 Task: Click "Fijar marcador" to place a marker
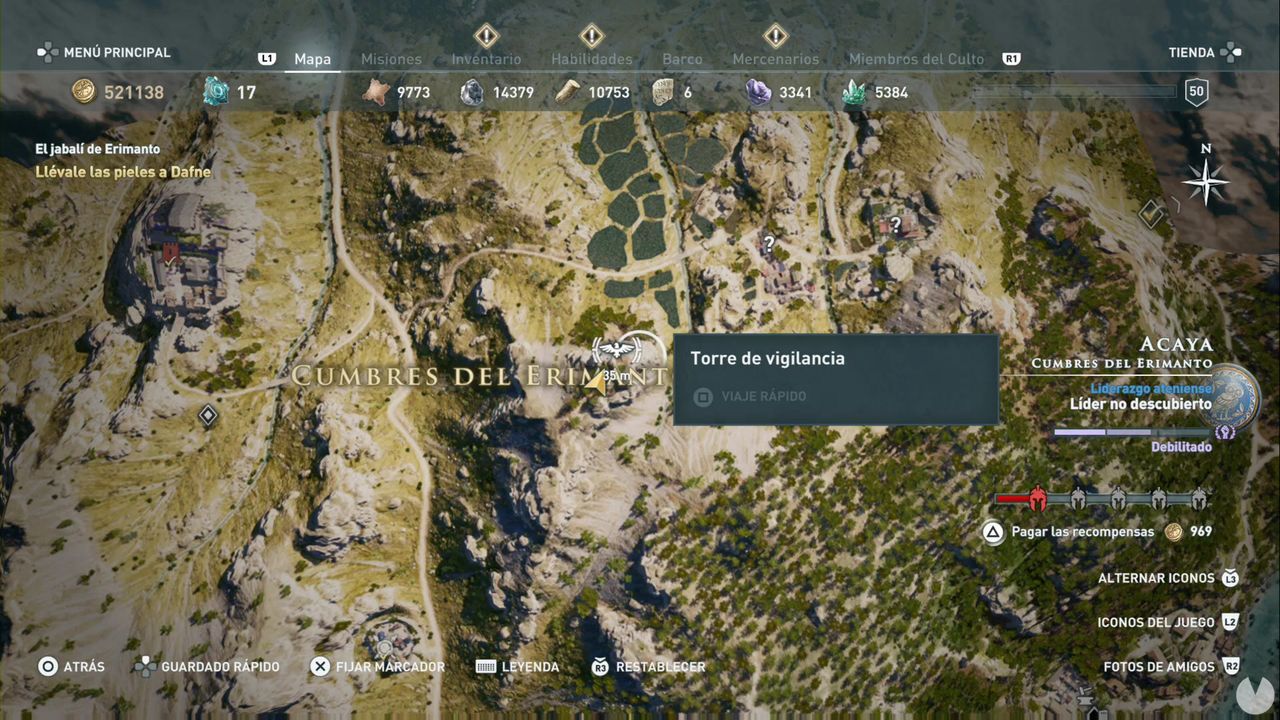pyautogui.click(x=380, y=665)
